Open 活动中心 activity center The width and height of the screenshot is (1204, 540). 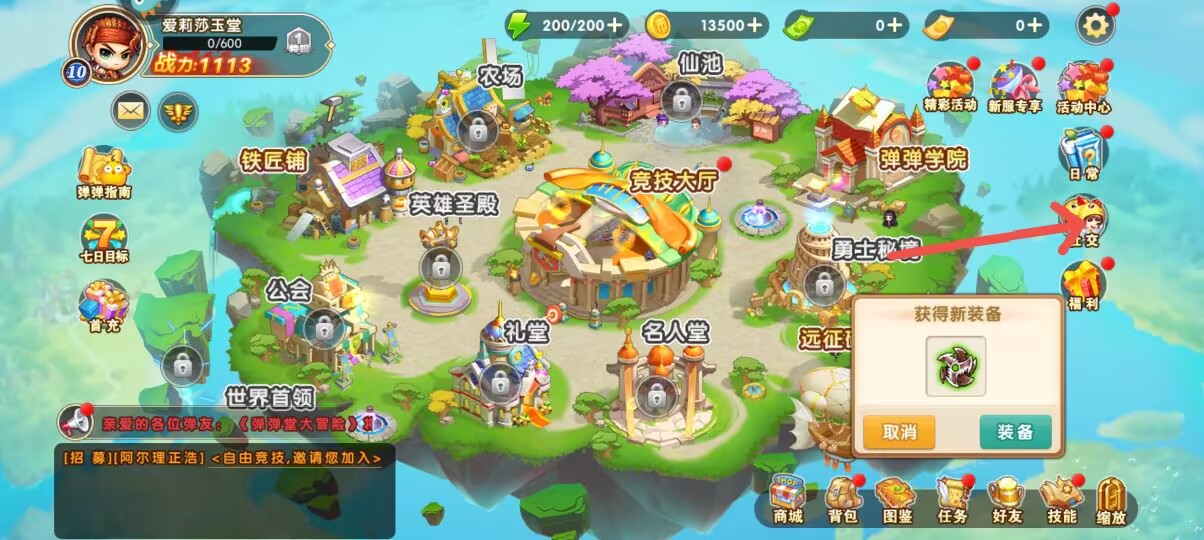point(1083,86)
